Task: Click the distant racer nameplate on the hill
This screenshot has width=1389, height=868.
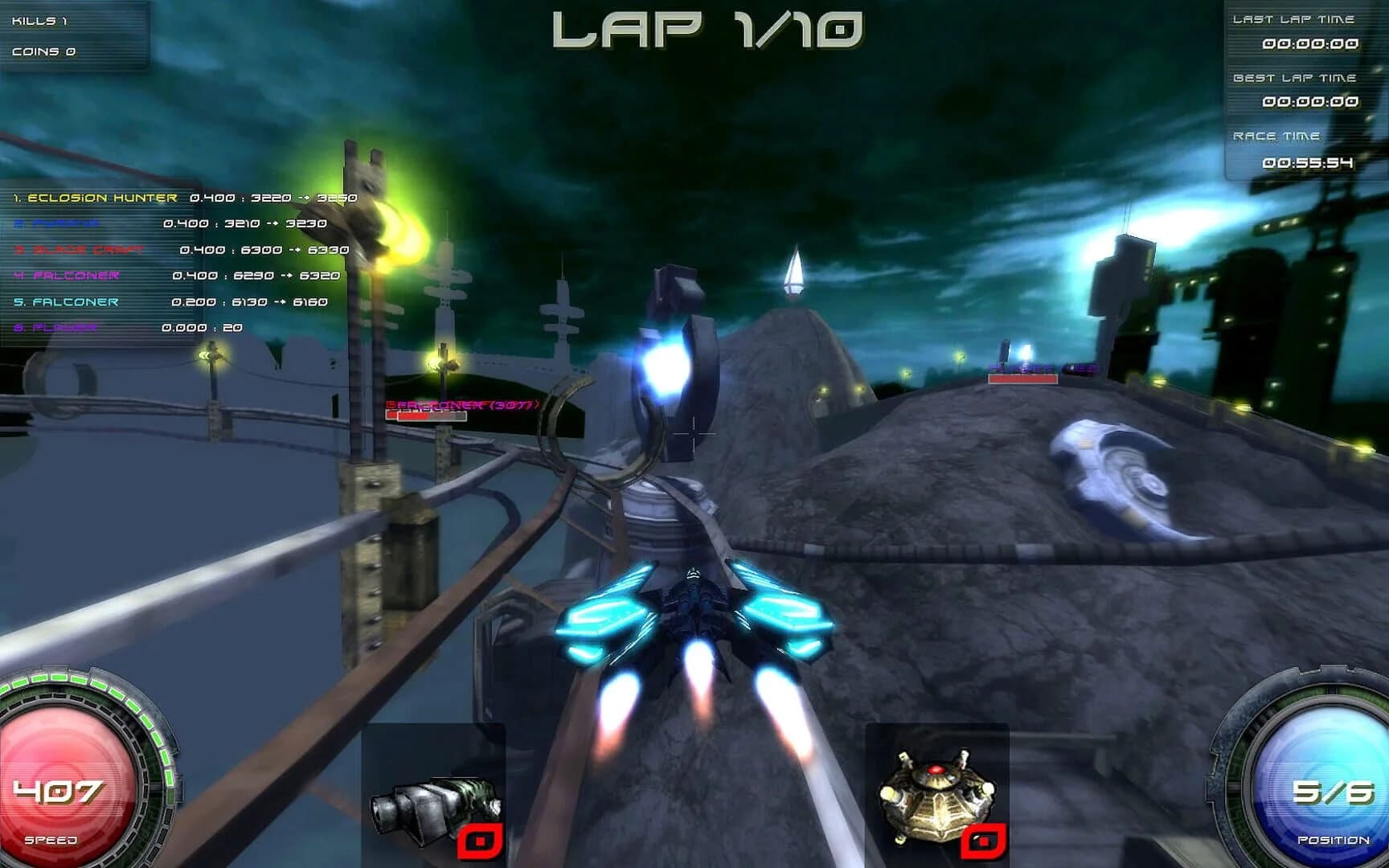Action: (x=1021, y=367)
